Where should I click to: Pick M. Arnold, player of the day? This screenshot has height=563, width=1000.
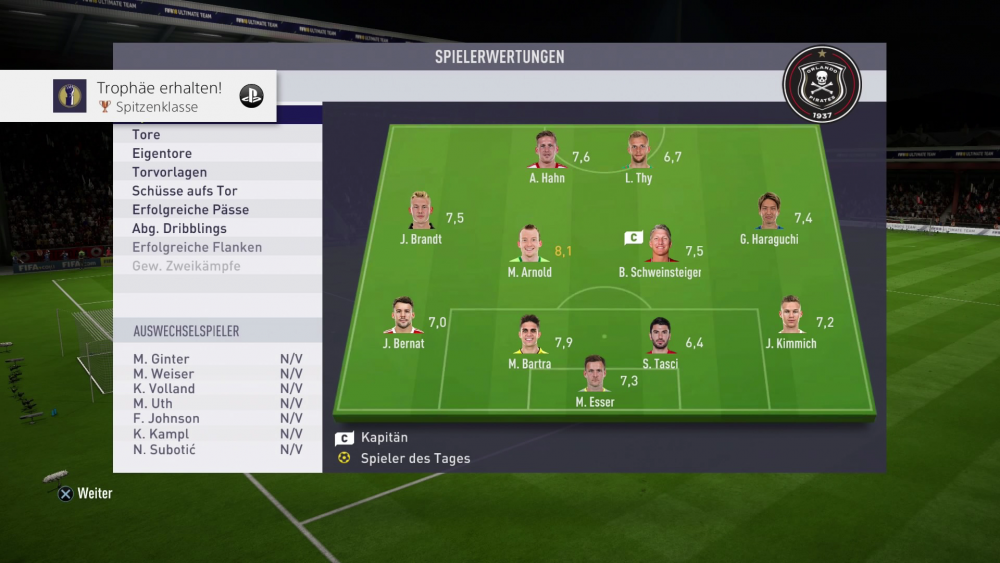pos(529,245)
